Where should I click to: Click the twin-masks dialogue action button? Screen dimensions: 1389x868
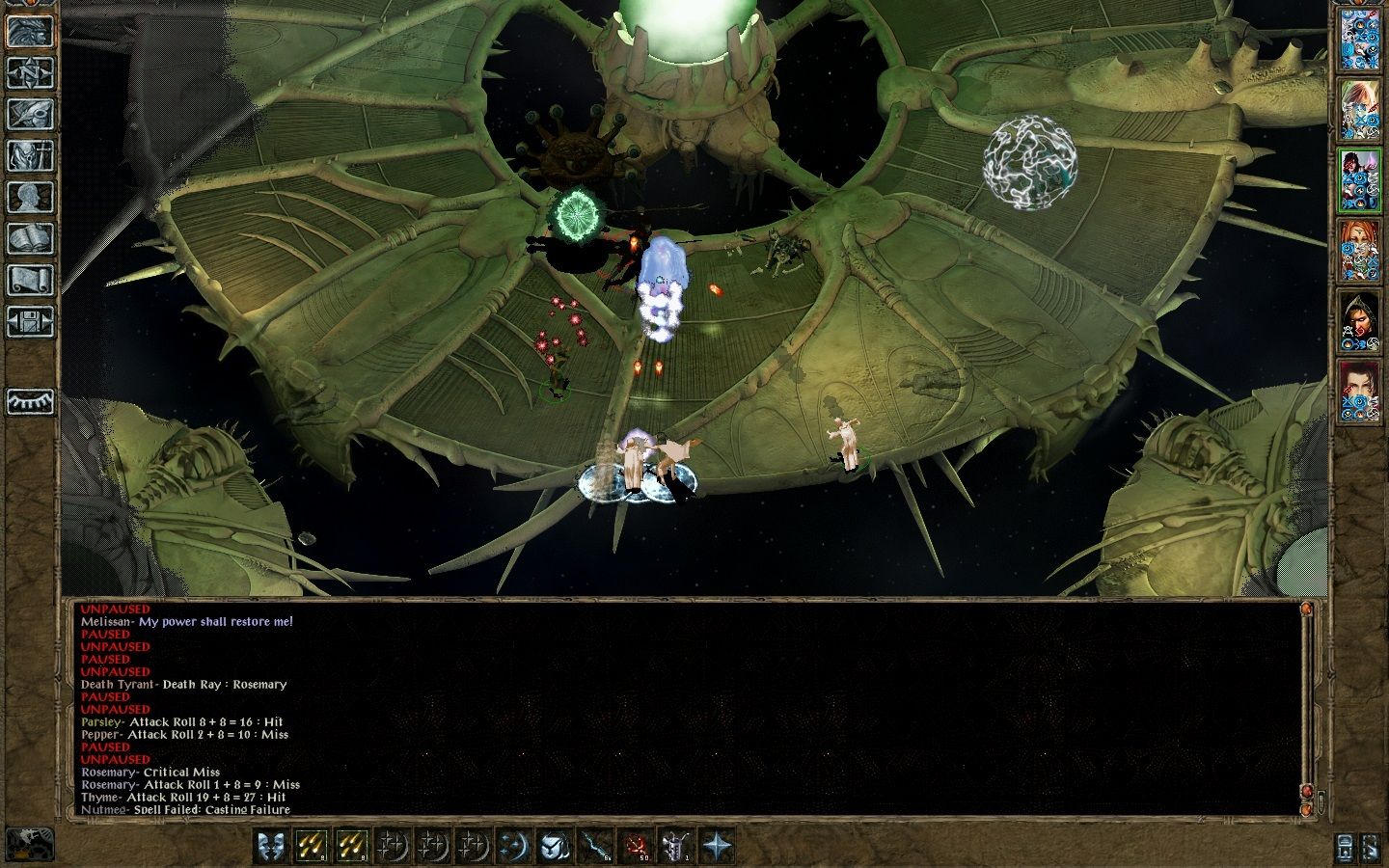click(x=271, y=846)
